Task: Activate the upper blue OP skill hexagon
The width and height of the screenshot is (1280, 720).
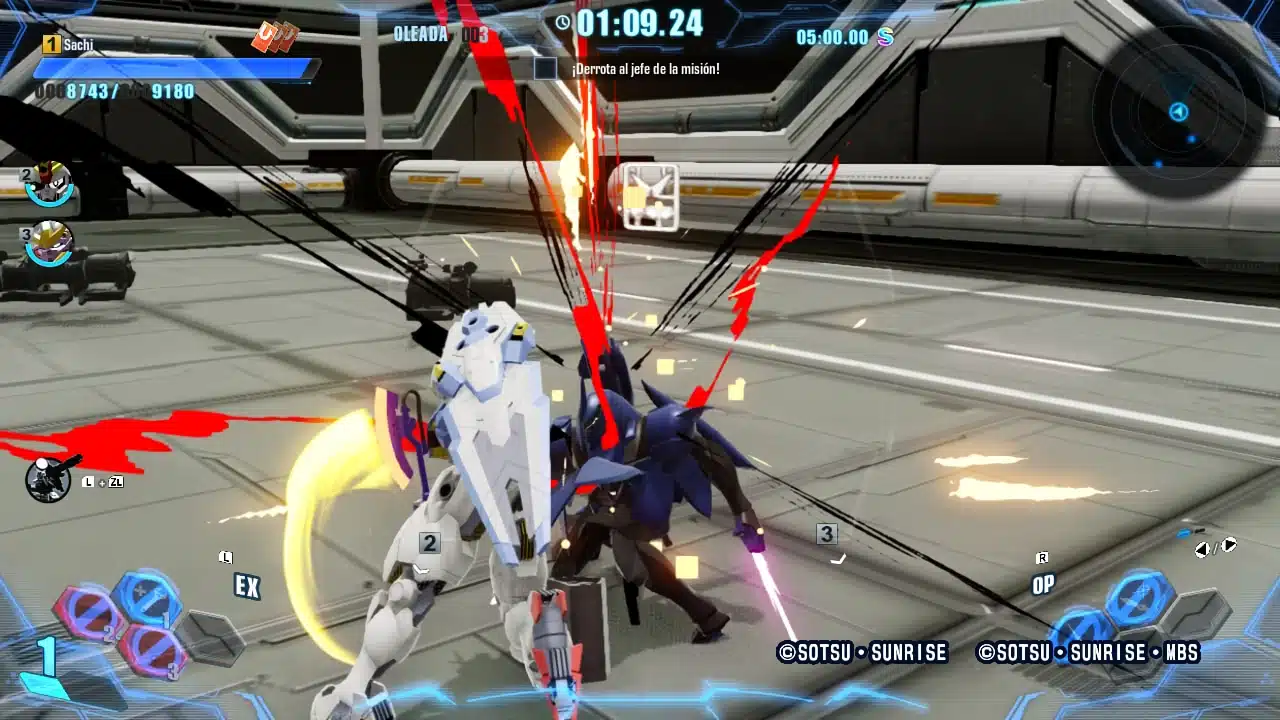Action: coord(1139,598)
